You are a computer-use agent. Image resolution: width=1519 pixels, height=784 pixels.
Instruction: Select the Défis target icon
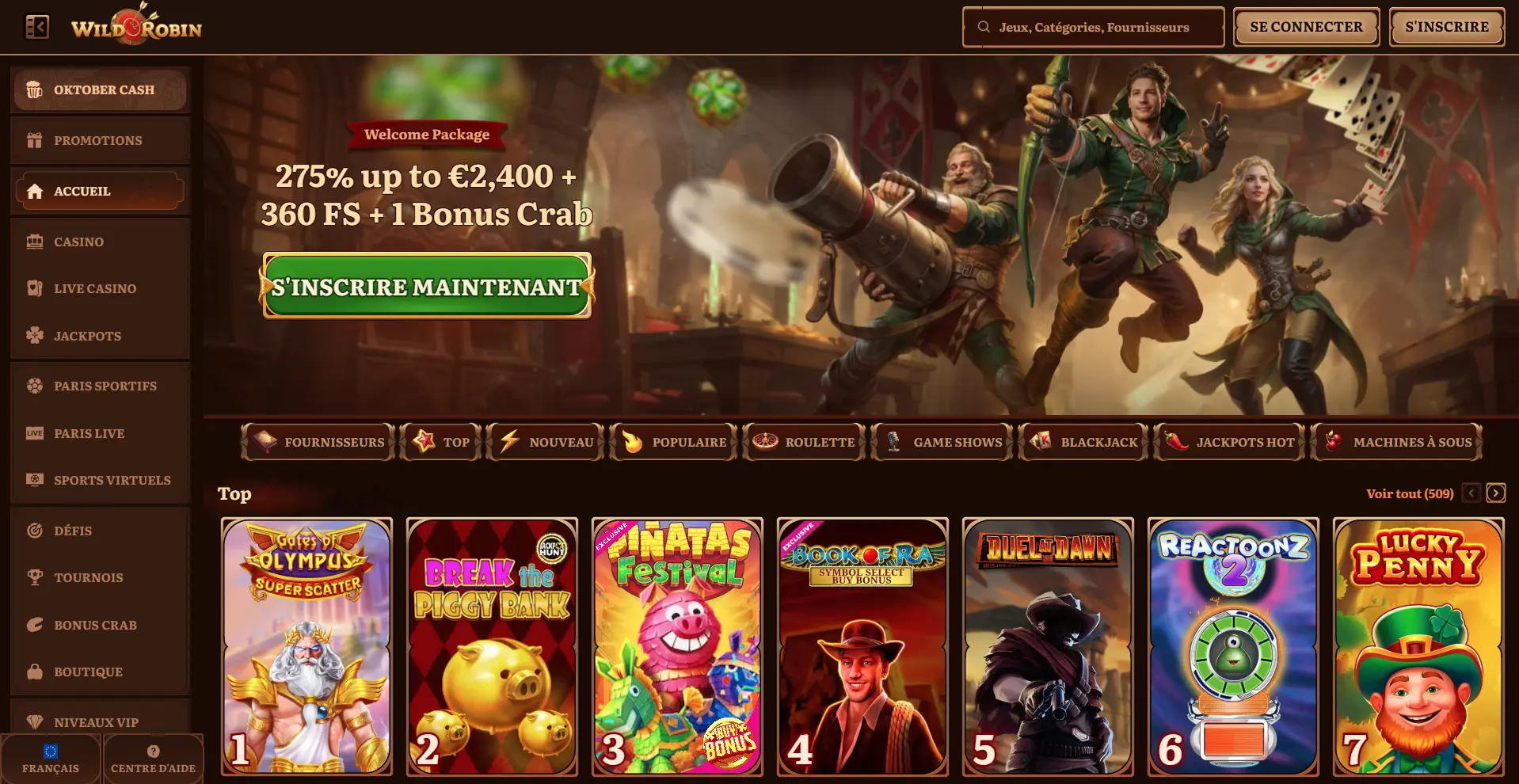point(34,531)
